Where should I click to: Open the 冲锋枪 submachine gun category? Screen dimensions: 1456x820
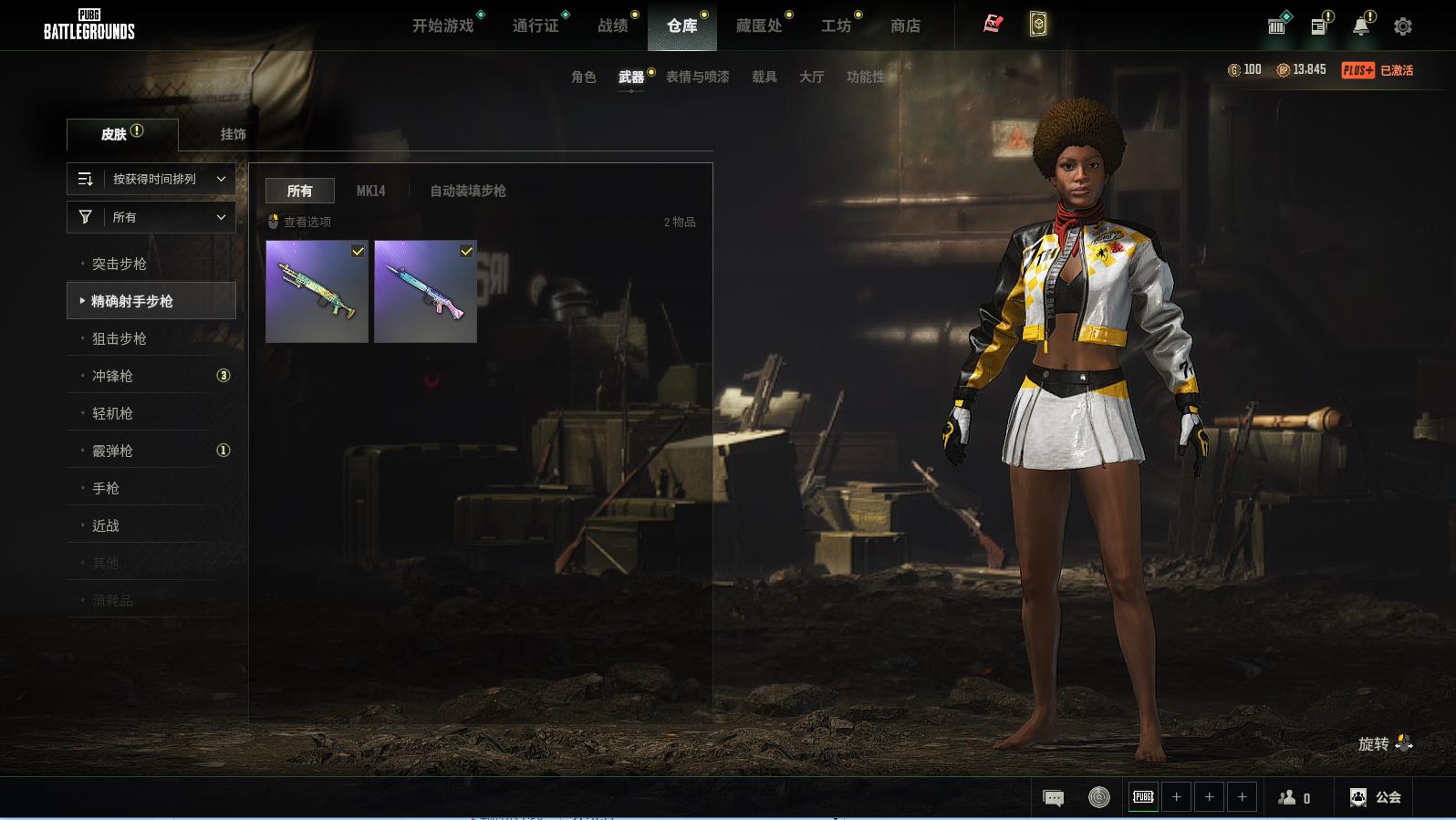(113, 376)
